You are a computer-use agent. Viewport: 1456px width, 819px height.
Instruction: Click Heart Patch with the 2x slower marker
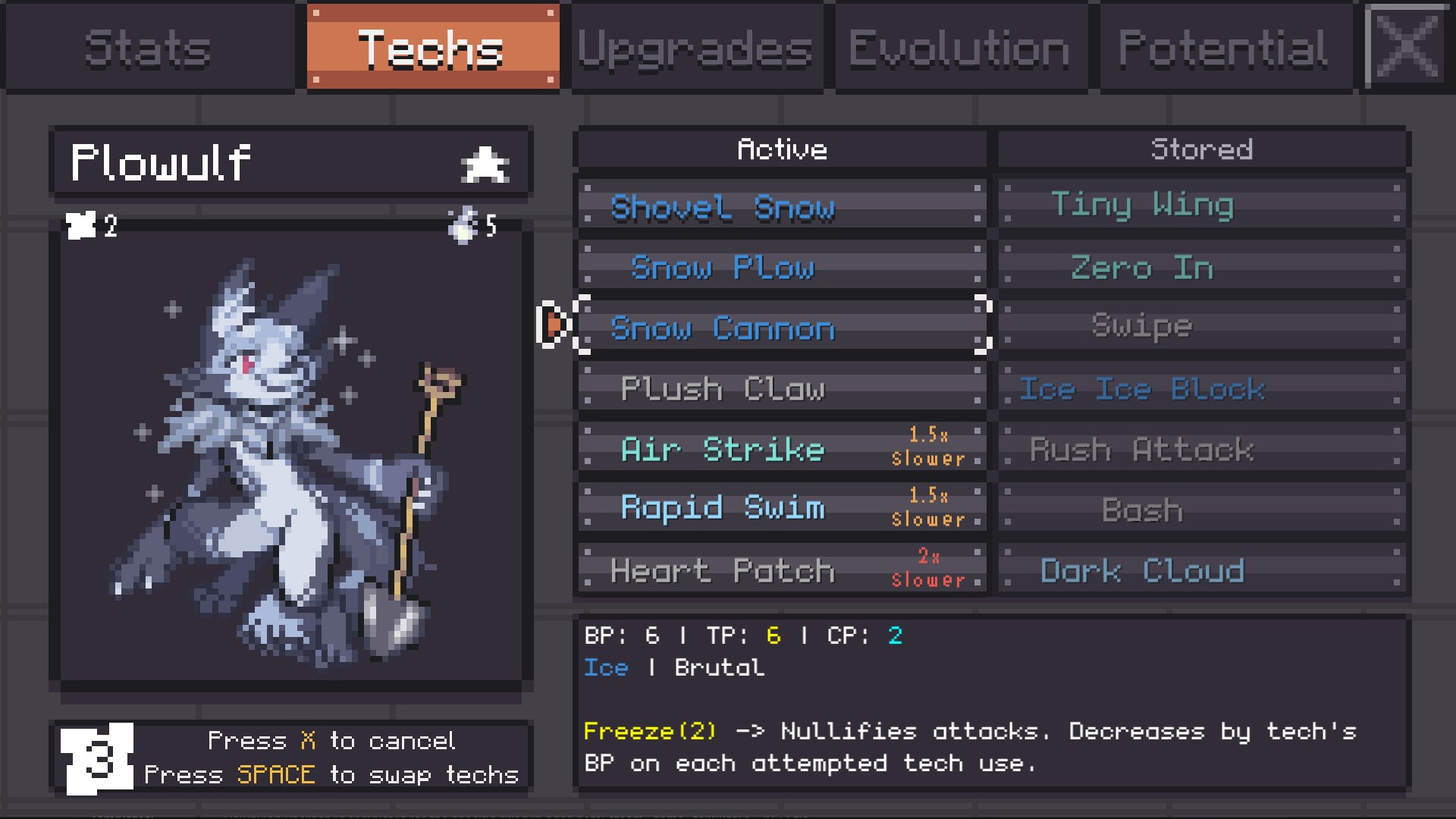point(781,569)
